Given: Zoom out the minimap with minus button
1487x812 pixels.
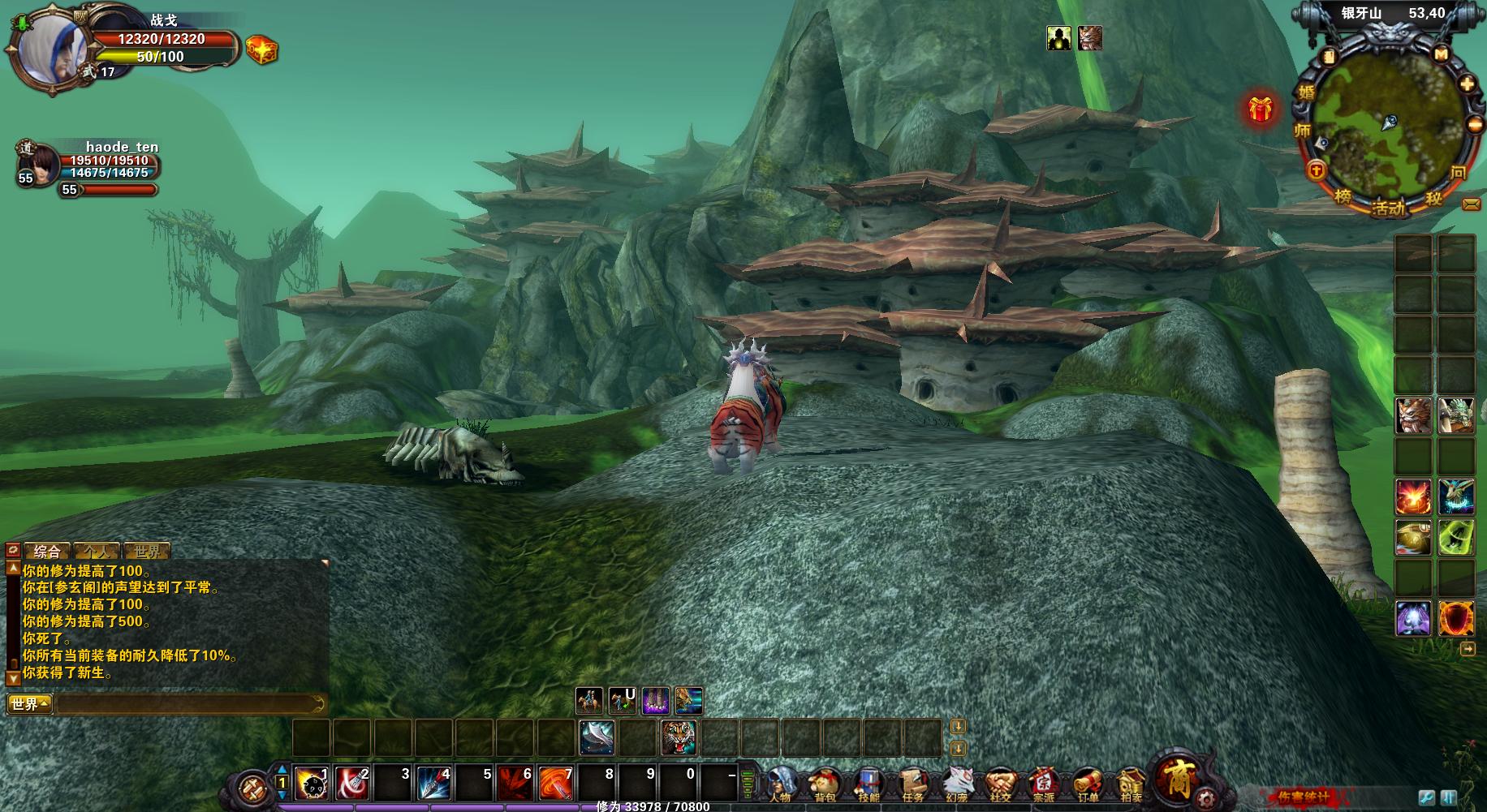Looking at the screenshot, I should pyautogui.click(x=1474, y=125).
